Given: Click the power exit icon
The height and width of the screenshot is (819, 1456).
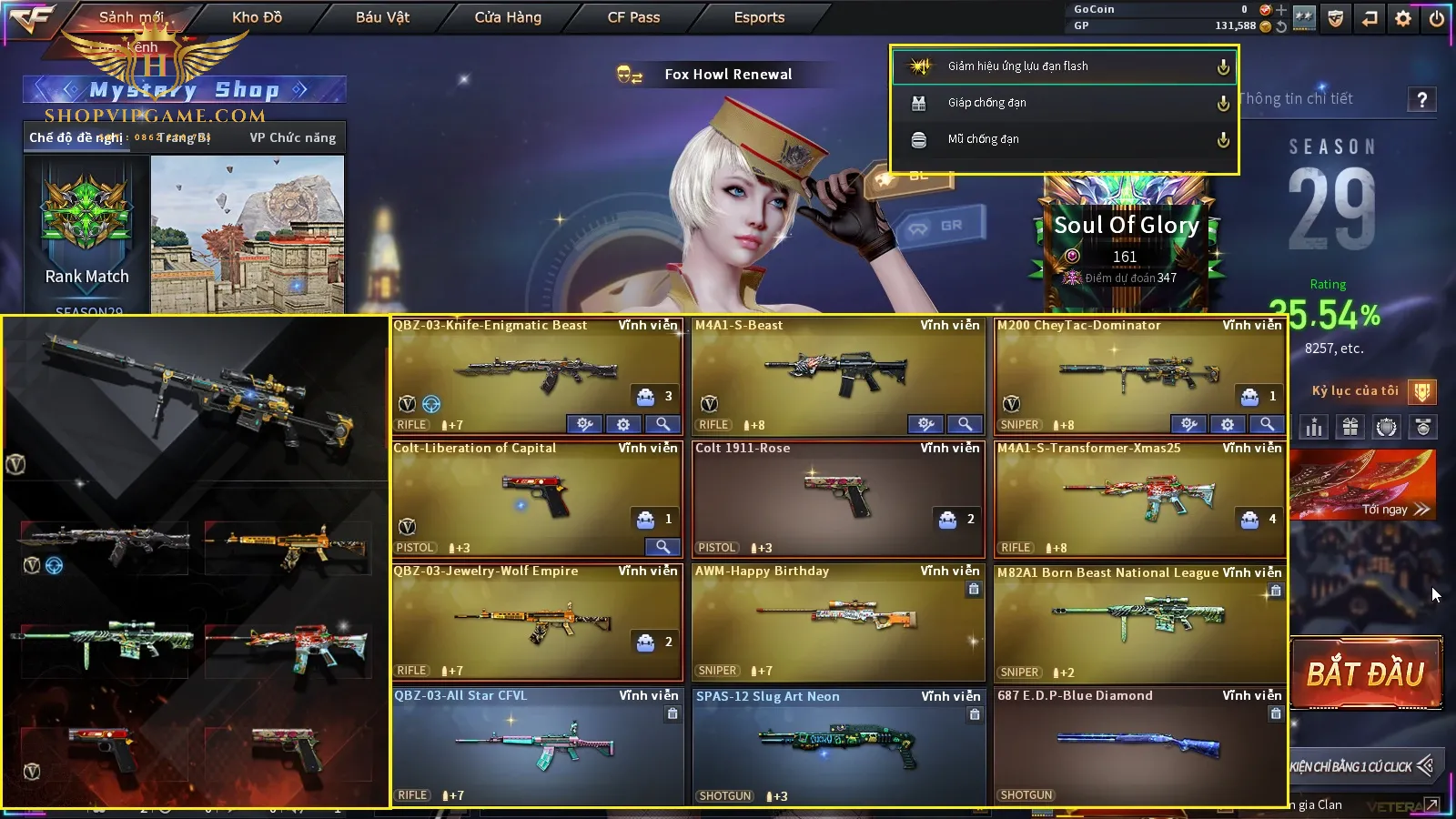Looking at the screenshot, I should coord(1437,18).
